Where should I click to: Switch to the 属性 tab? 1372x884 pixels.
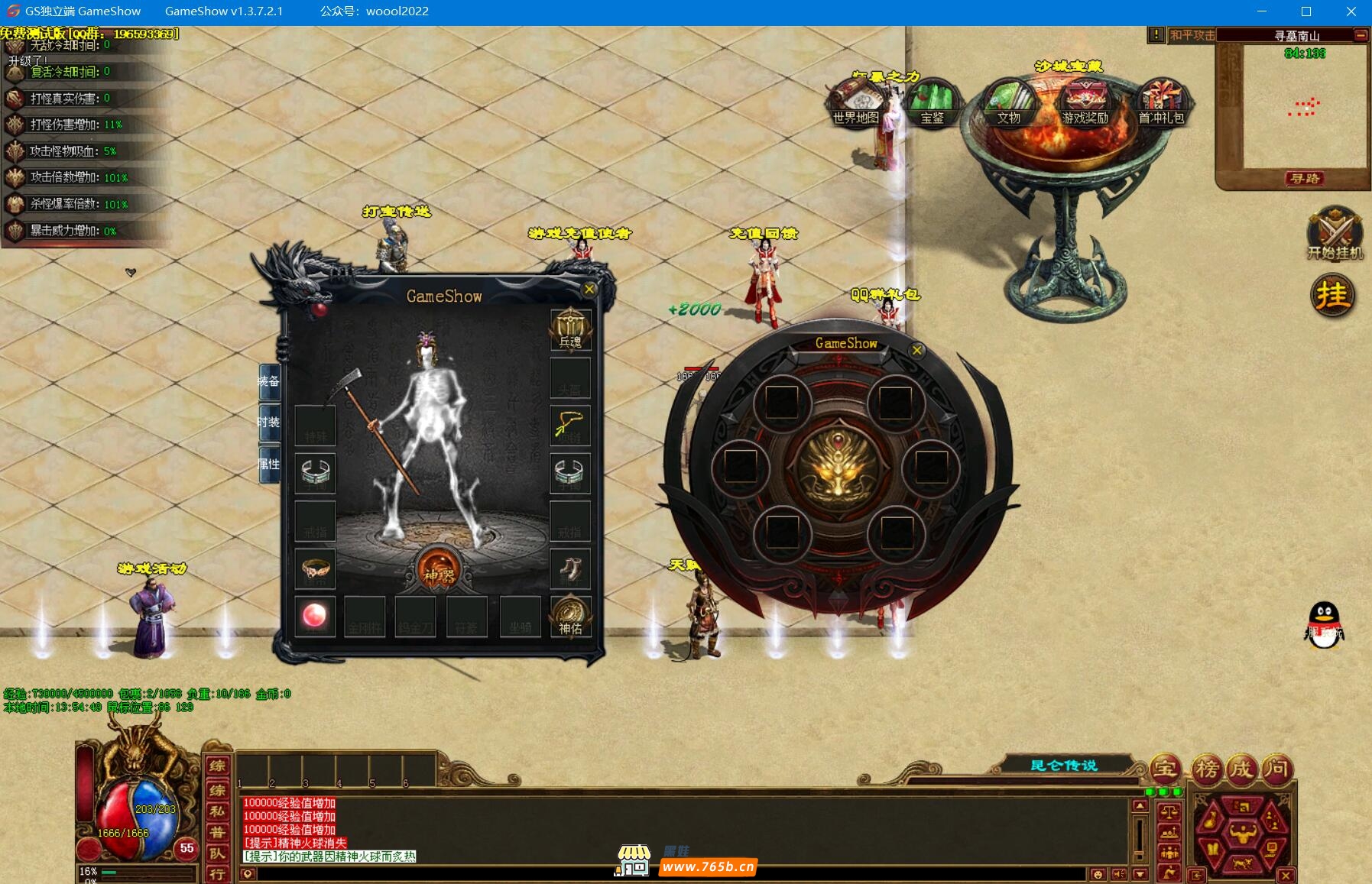coord(269,464)
